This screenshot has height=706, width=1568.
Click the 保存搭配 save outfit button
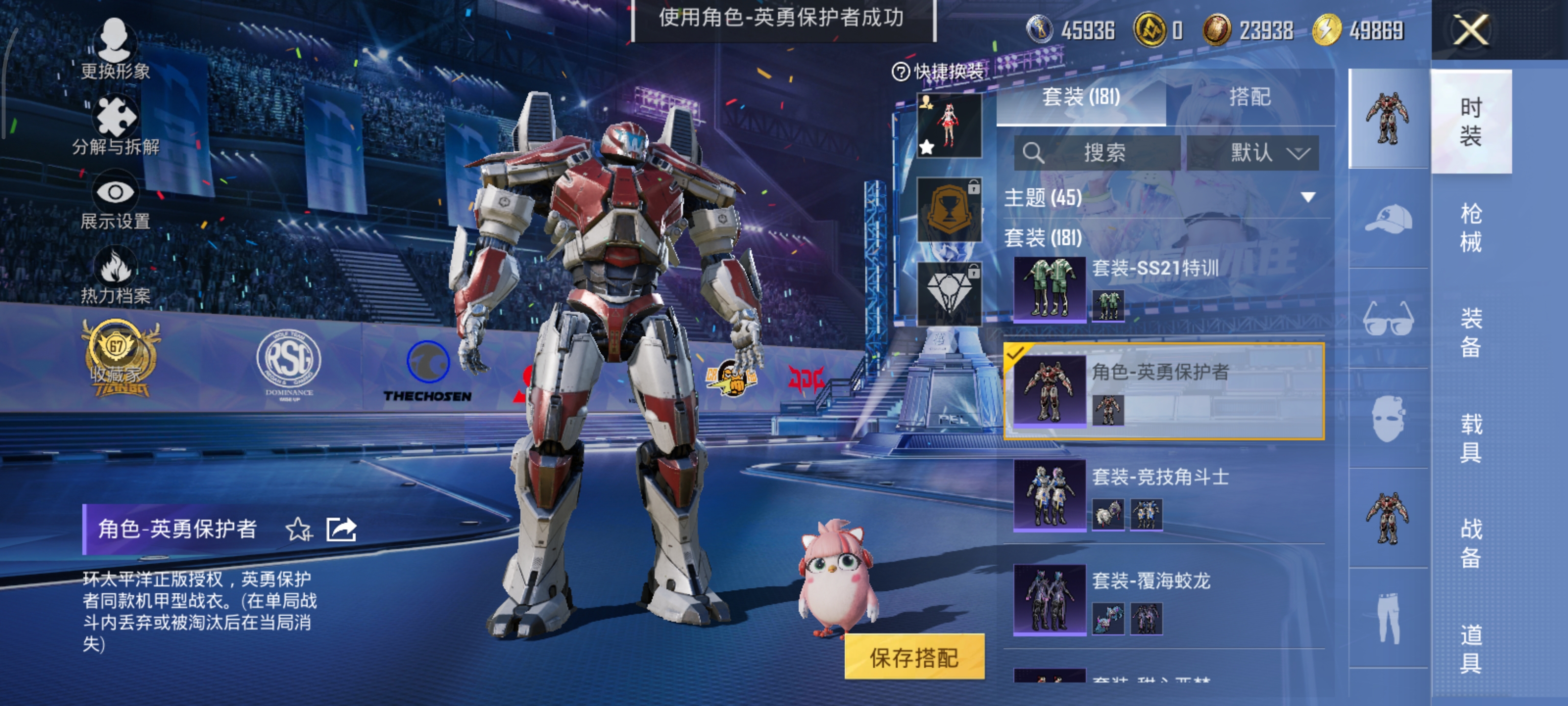tap(914, 656)
